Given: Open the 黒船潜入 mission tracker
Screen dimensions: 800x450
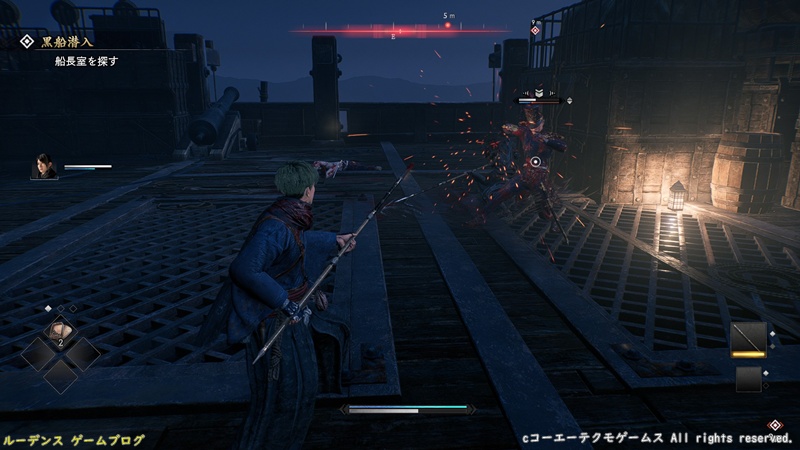Looking at the screenshot, I should pos(62,43).
